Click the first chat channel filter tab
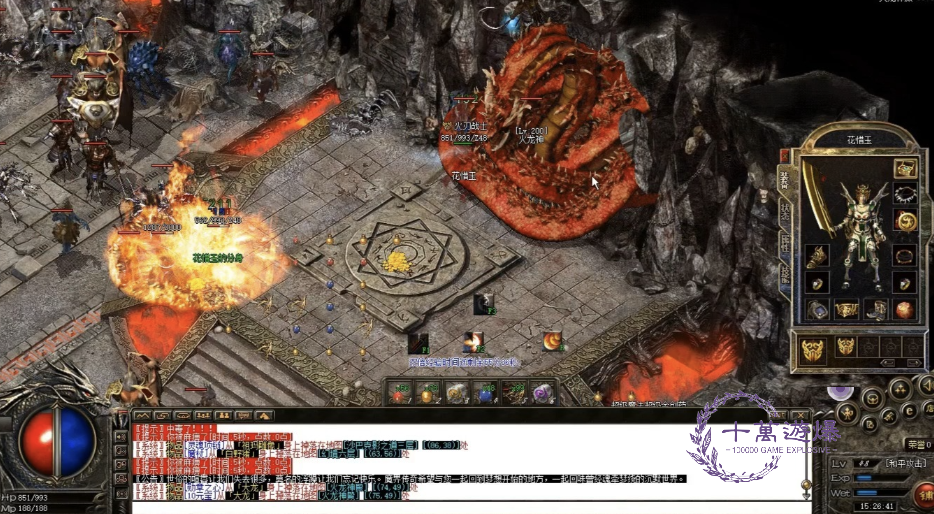 [141, 414]
